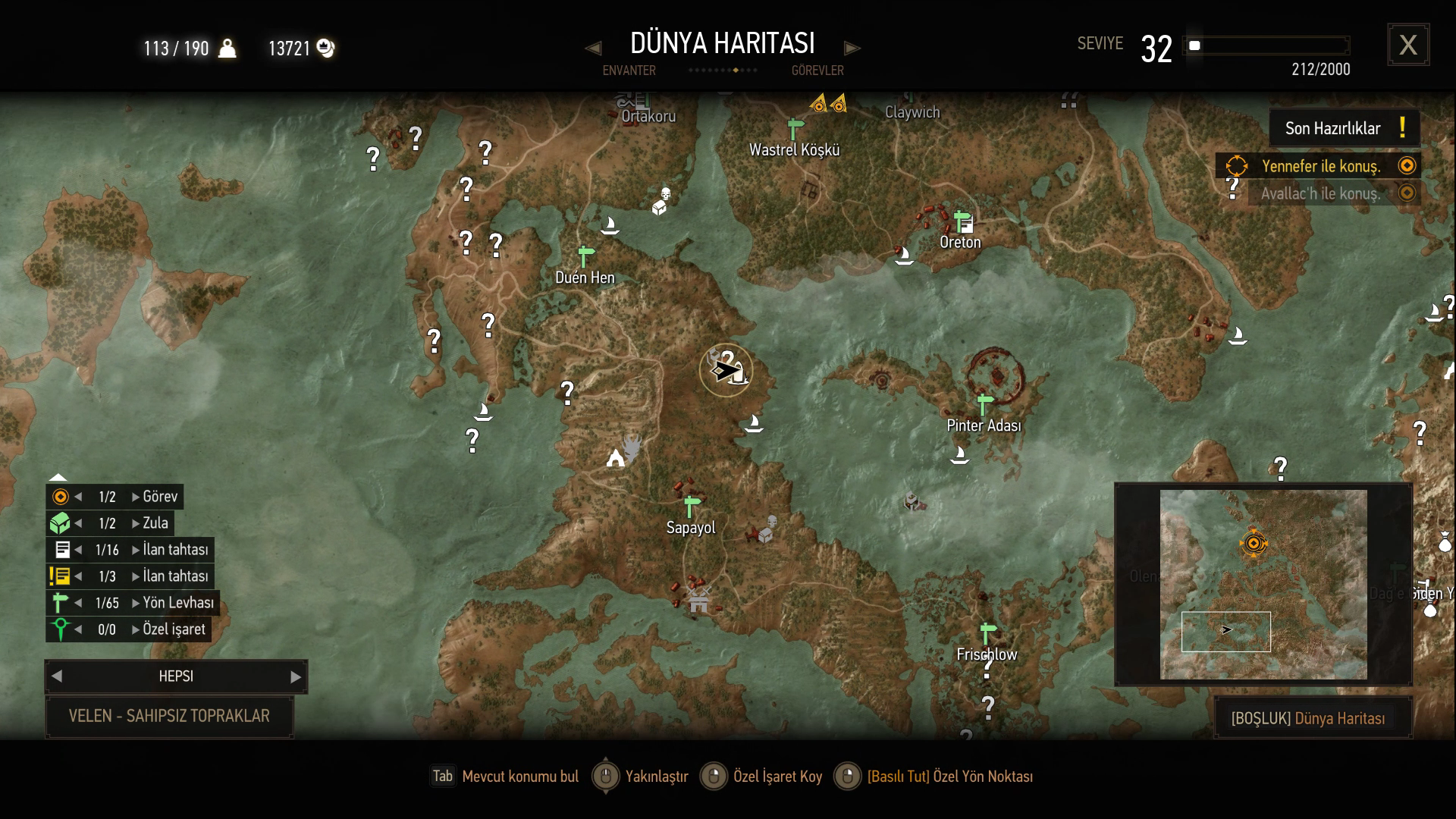1456x819 pixels.
Task: Click the Sapayol signpost marker
Action: (690, 506)
